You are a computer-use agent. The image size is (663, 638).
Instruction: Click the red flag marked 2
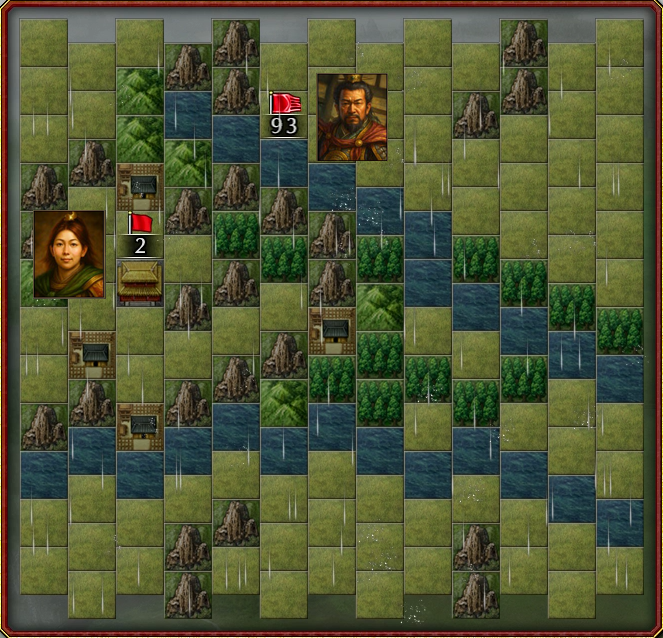pos(140,223)
